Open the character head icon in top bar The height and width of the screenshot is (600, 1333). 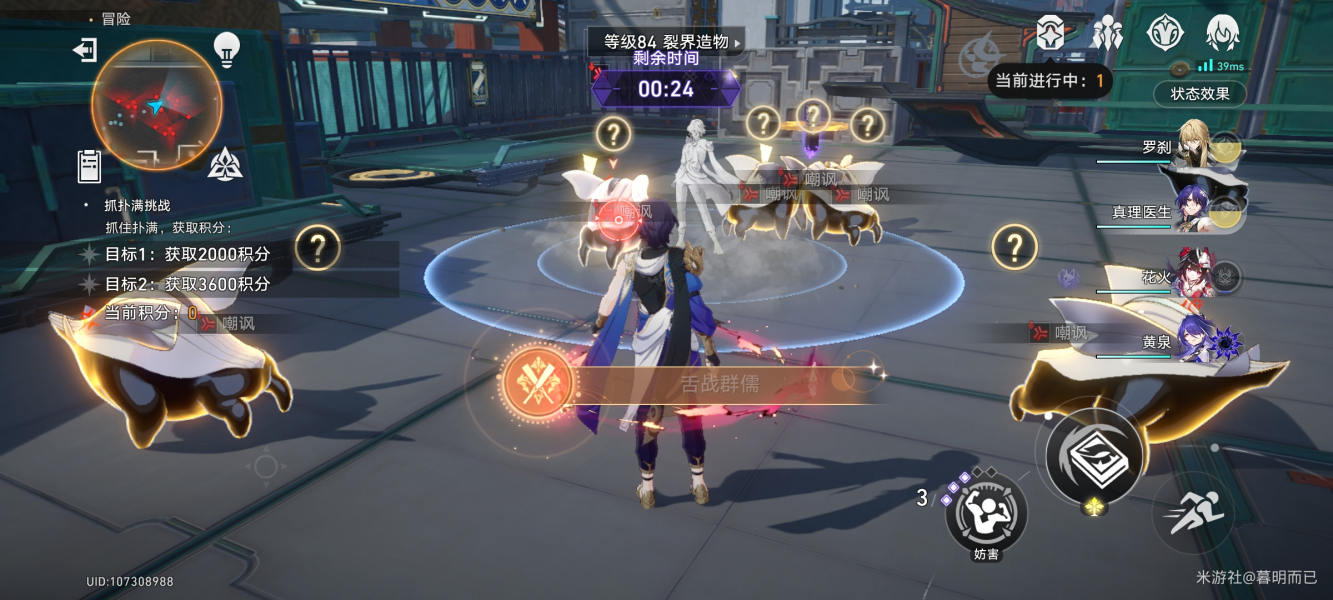(1222, 33)
